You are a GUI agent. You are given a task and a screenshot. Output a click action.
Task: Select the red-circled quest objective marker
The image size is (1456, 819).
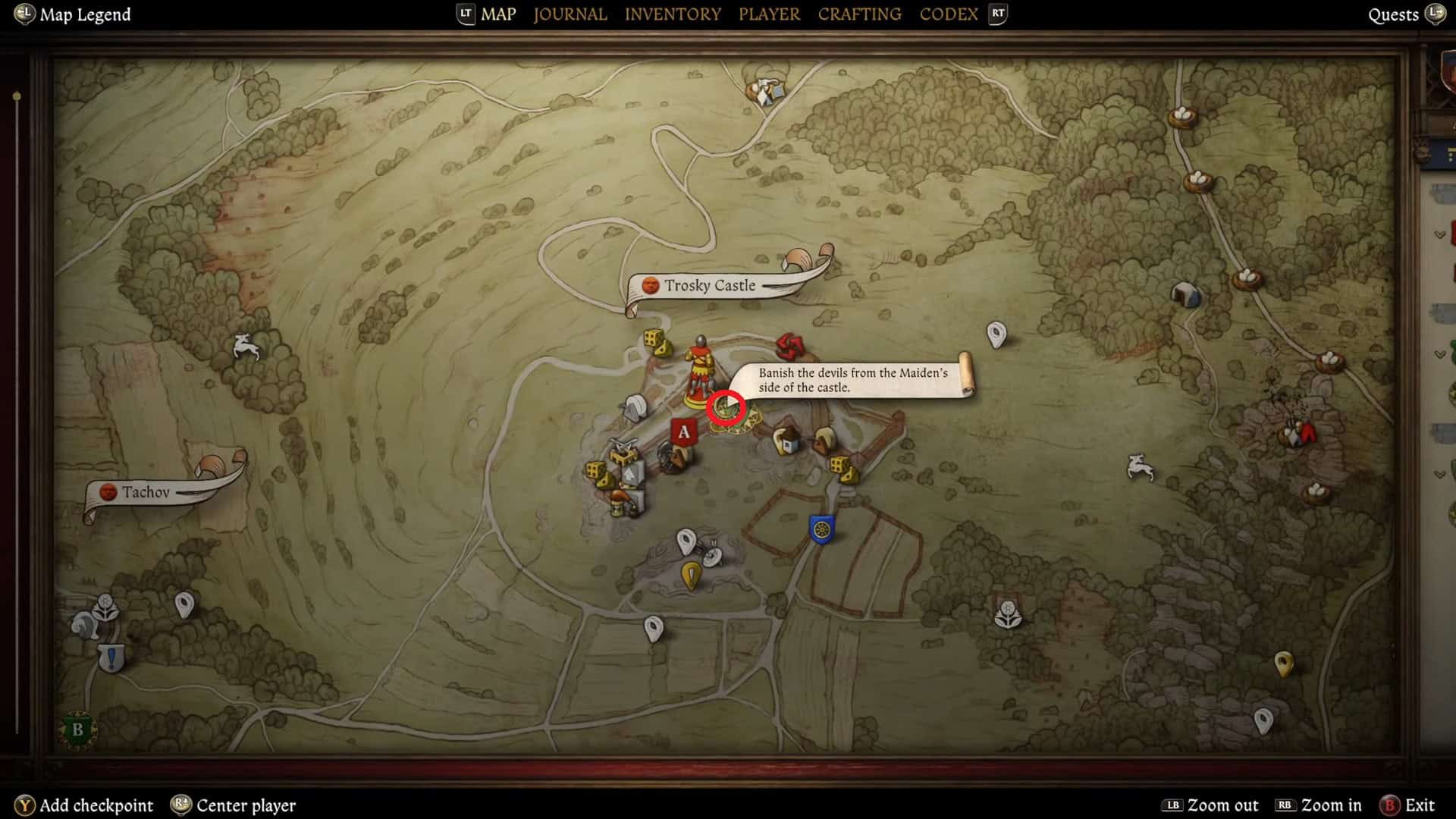point(726,409)
